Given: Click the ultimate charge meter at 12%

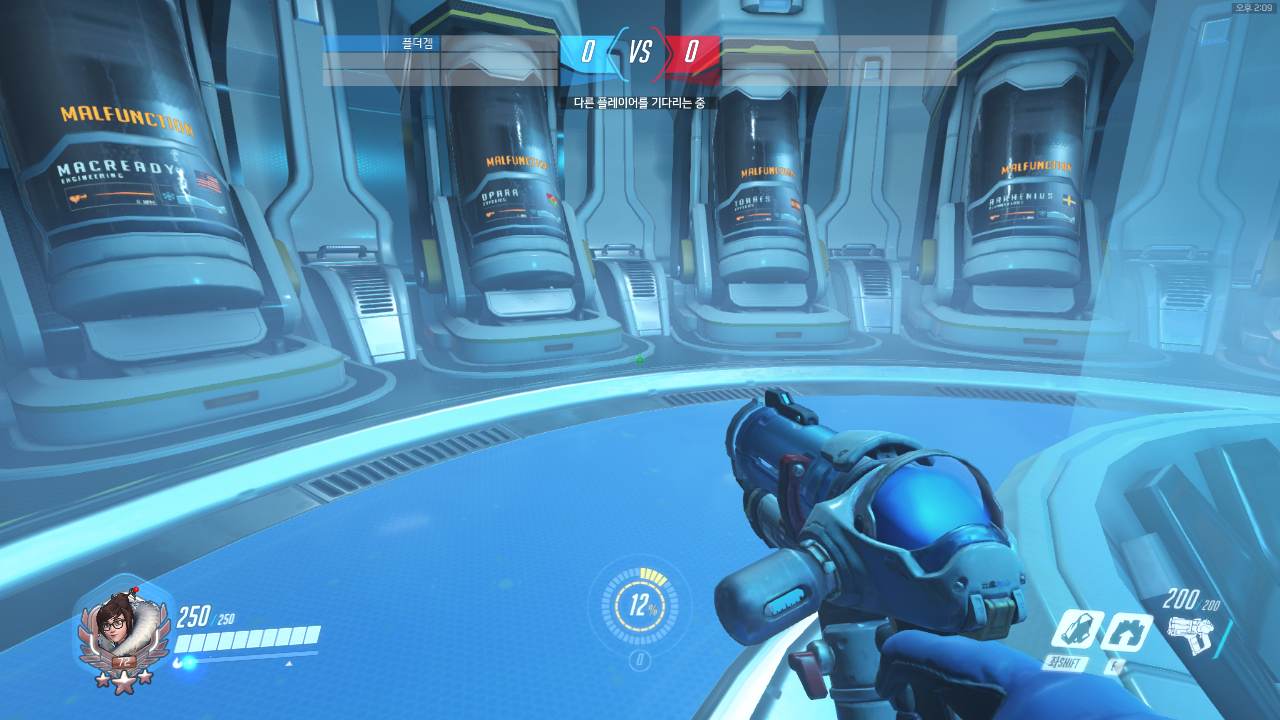Looking at the screenshot, I should (640, 605).
